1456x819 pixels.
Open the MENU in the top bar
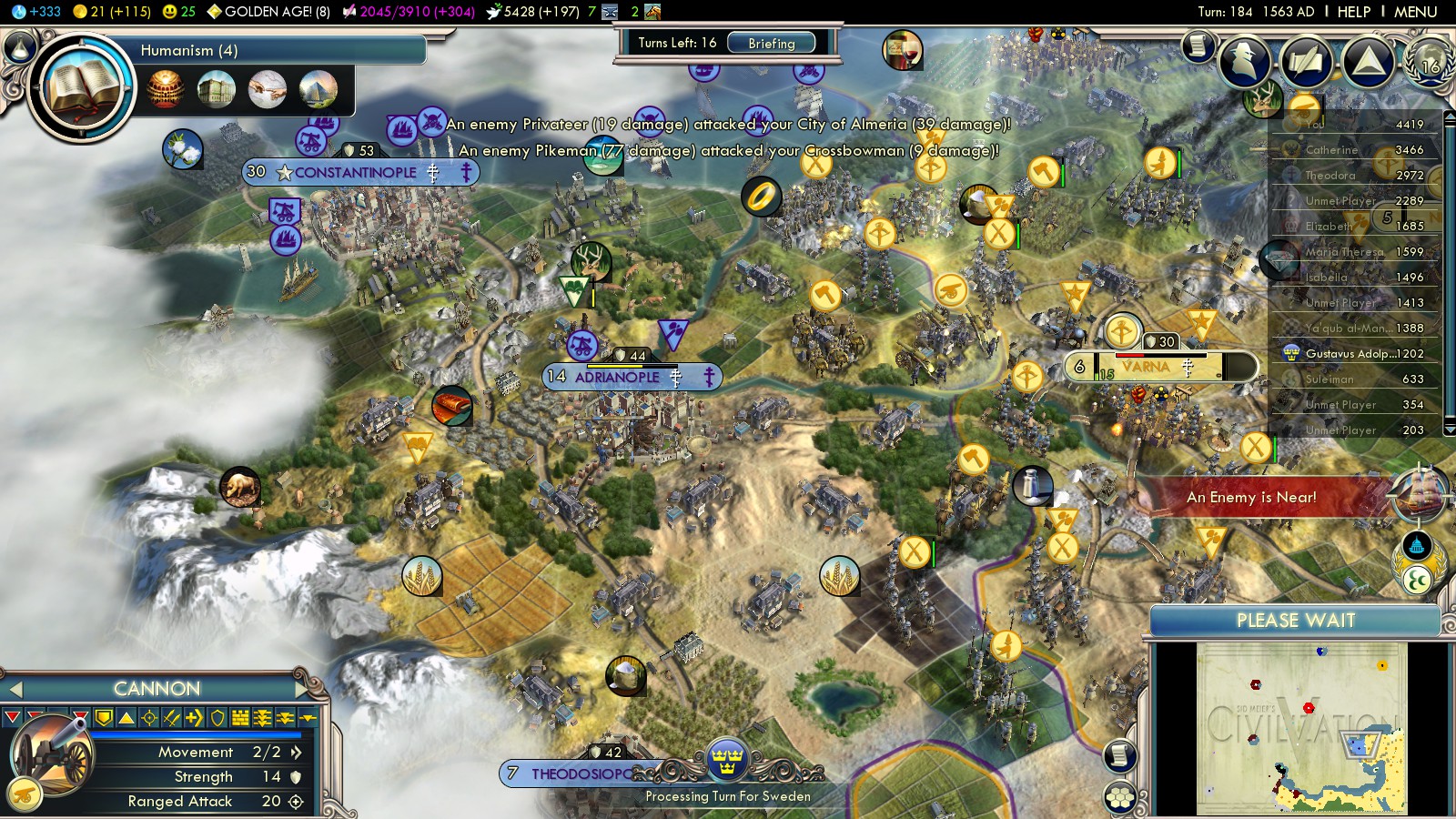1415,12
